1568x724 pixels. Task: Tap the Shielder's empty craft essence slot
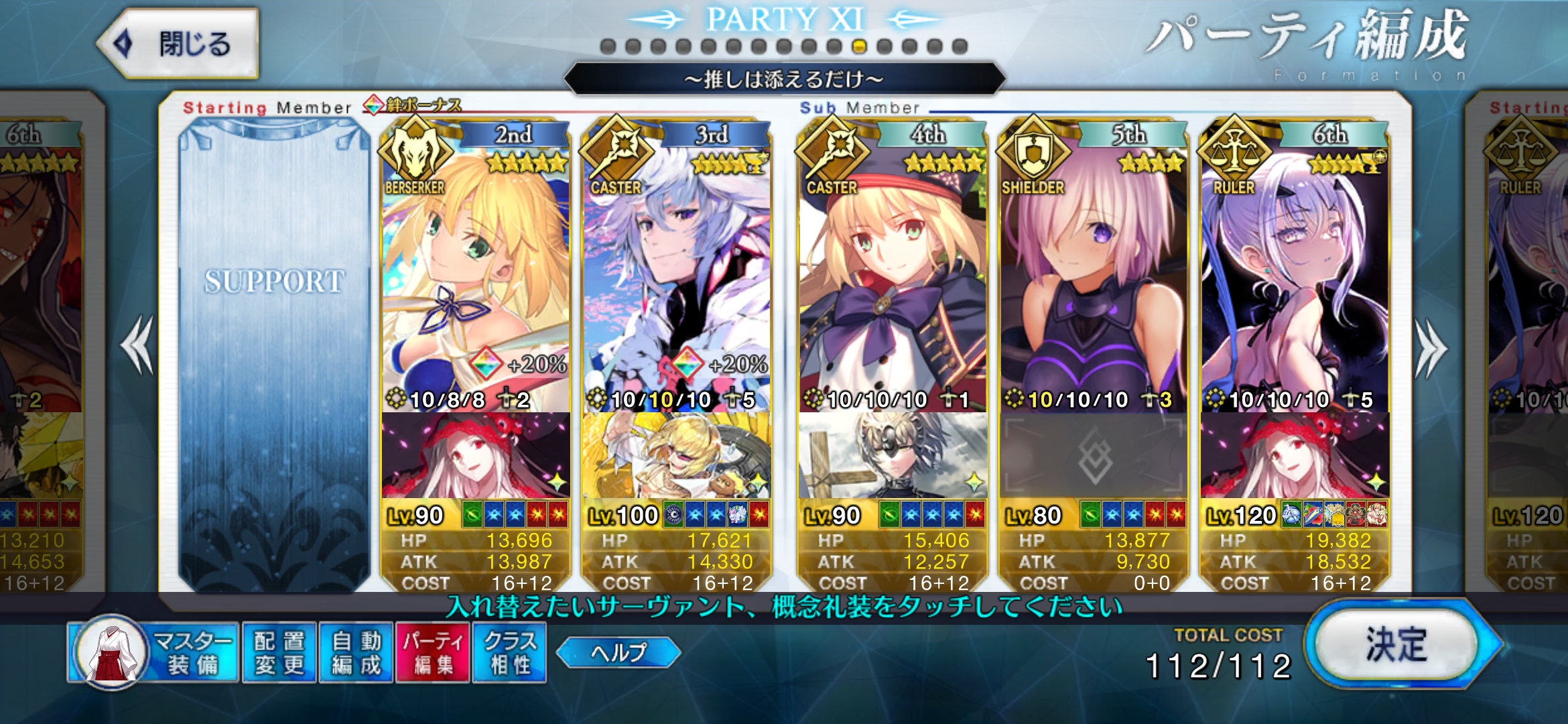[1093, 456]
